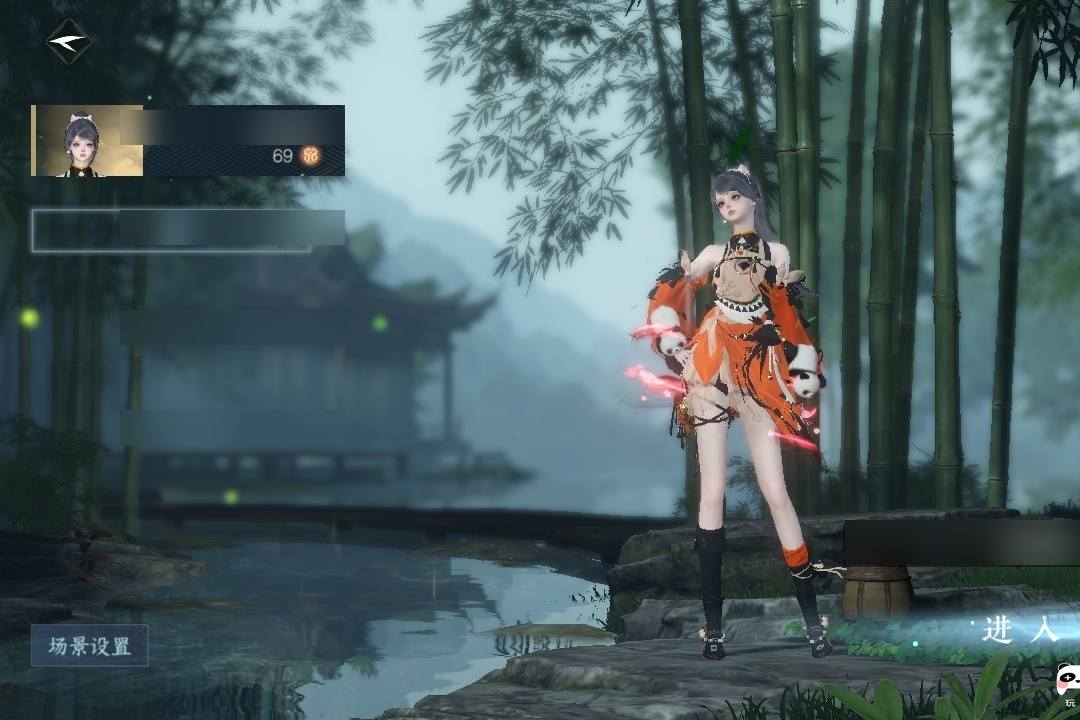Select the level 69 character card
Screen dimensions: 1080x720
tap(188, 141)
